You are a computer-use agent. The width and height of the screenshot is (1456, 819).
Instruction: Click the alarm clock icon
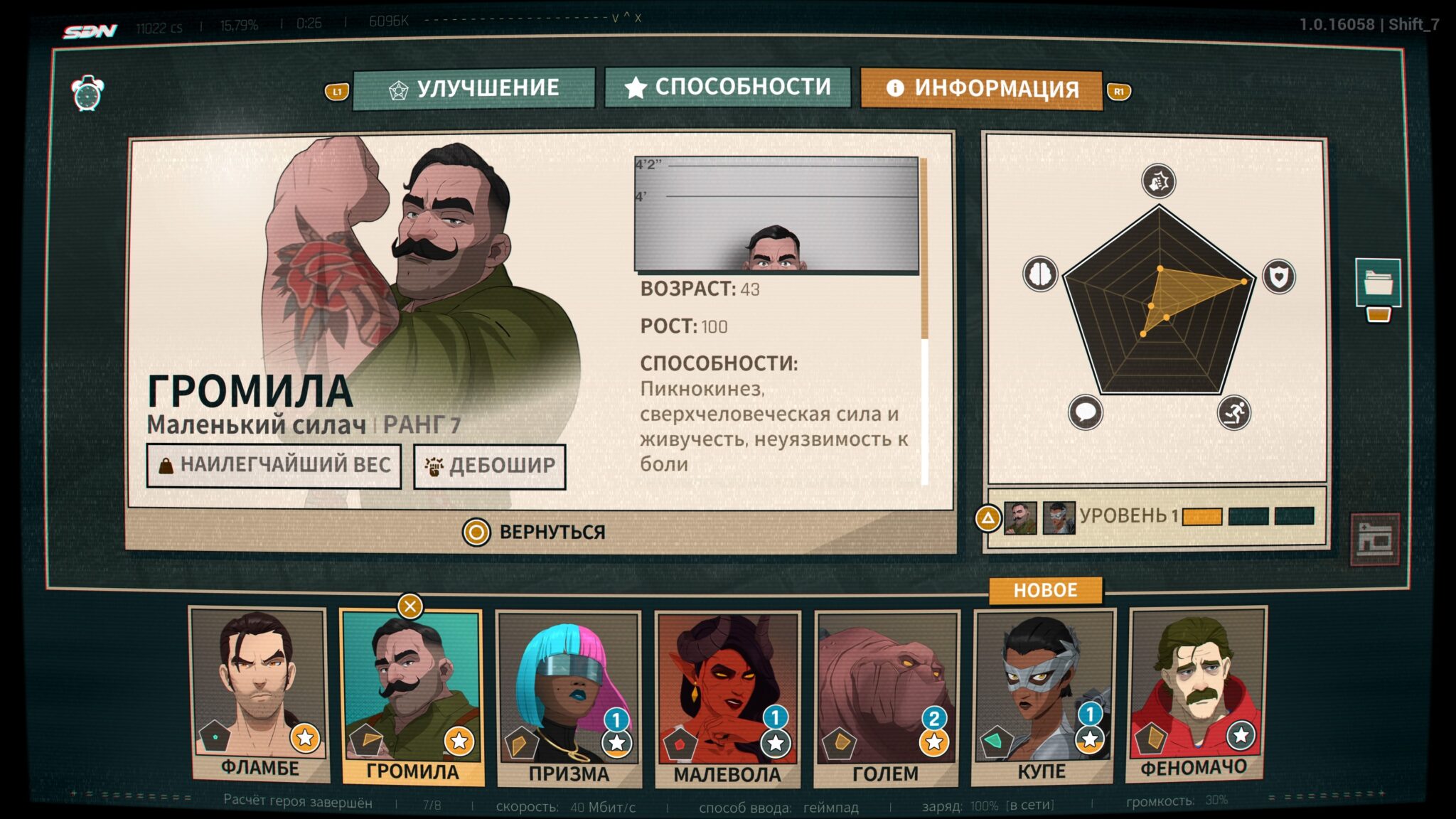87,93
